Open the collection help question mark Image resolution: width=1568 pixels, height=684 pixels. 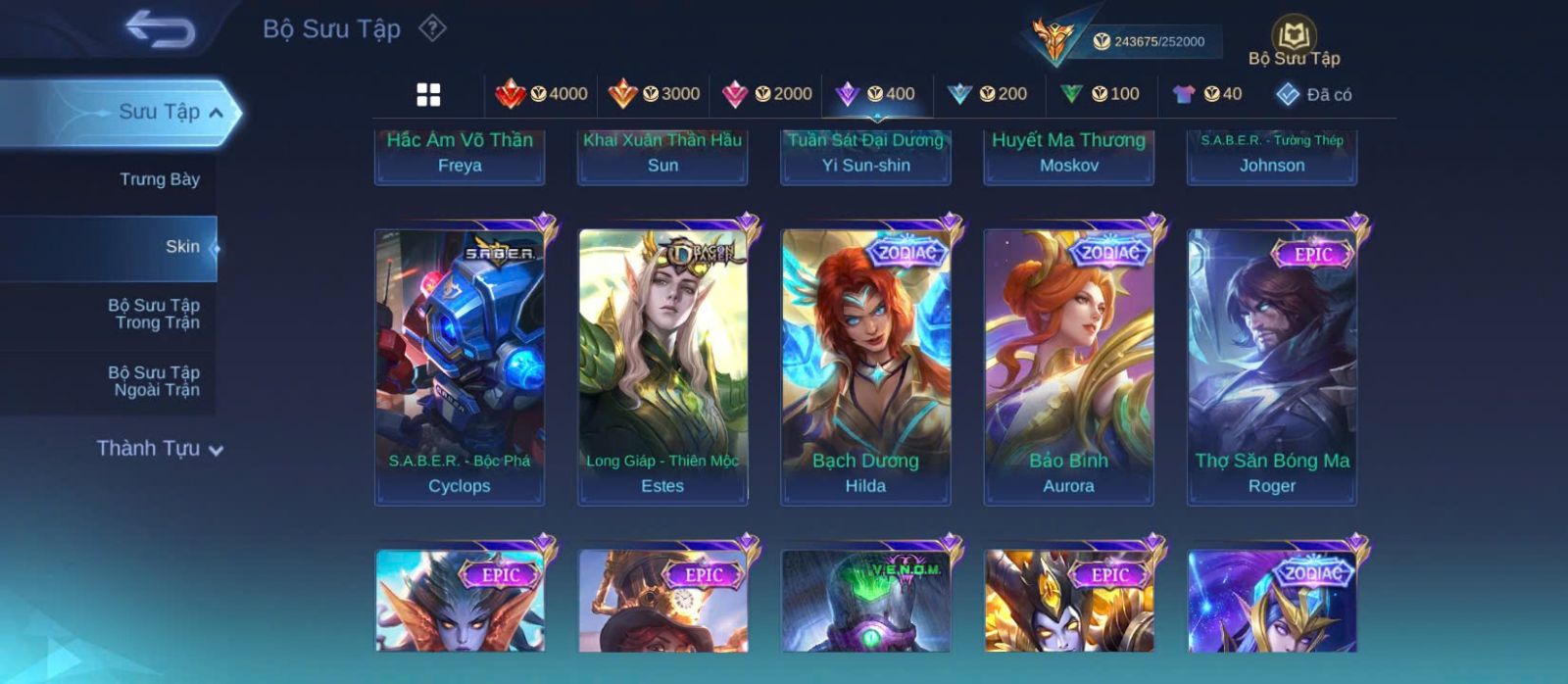(x=432, y=28)
